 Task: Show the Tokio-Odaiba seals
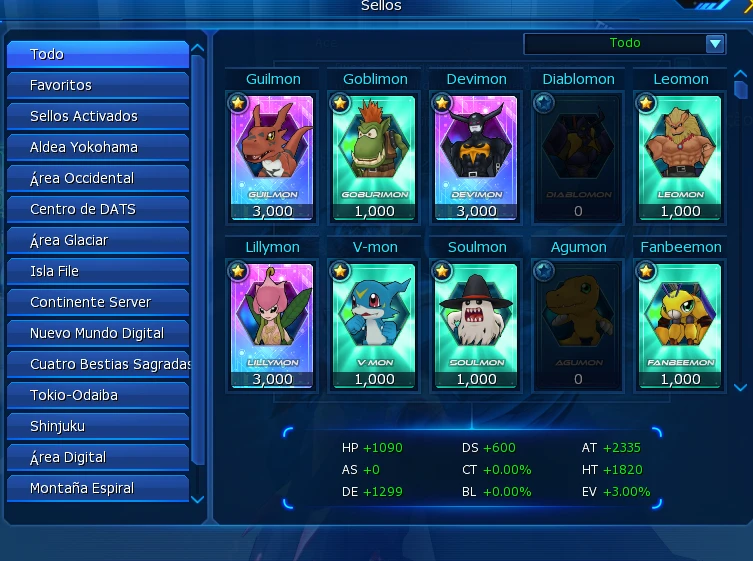pyautogui.click(x=97, y=395)
